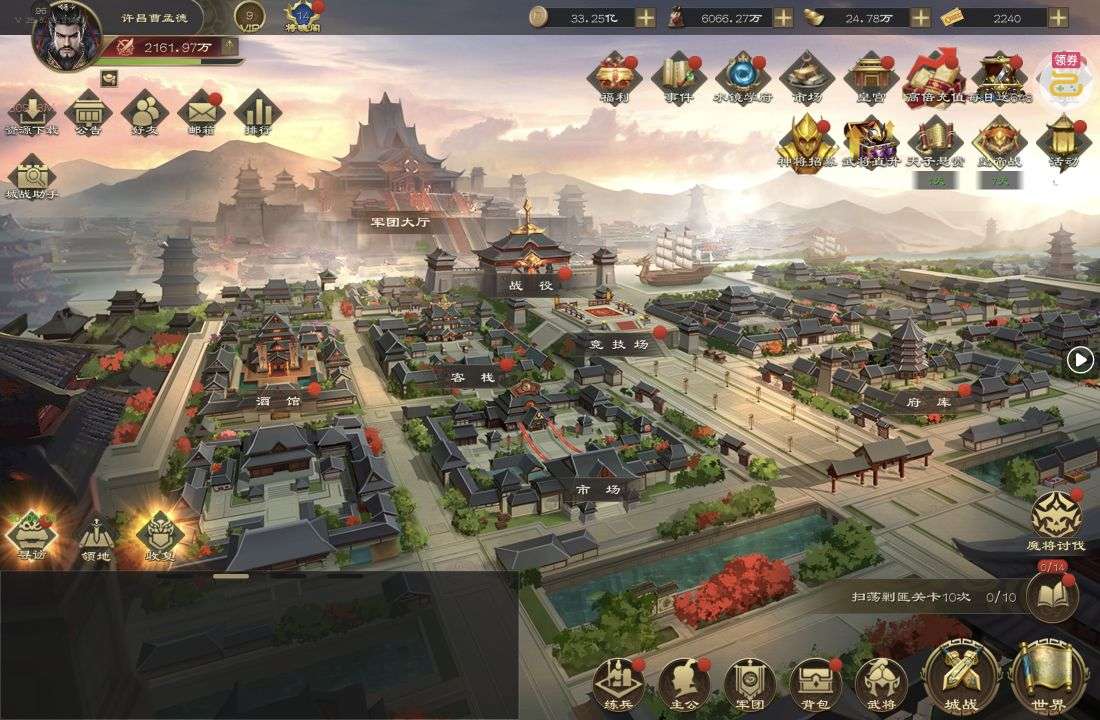The height and width of the screenshot is (720, 1100).
Task: View the 公告 announcements
Action: 88,112
